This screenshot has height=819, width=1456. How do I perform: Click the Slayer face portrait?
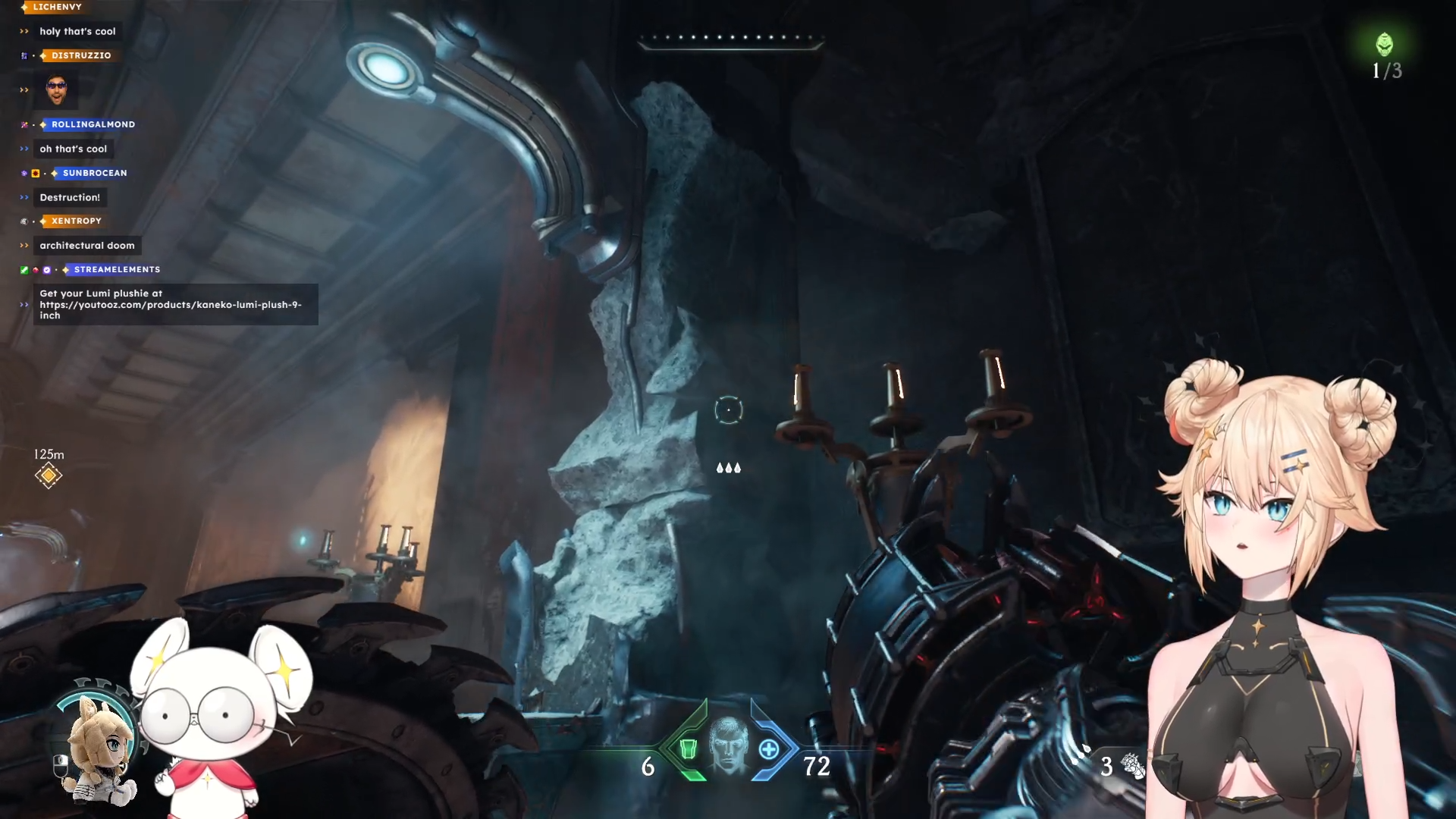point(728,745)
